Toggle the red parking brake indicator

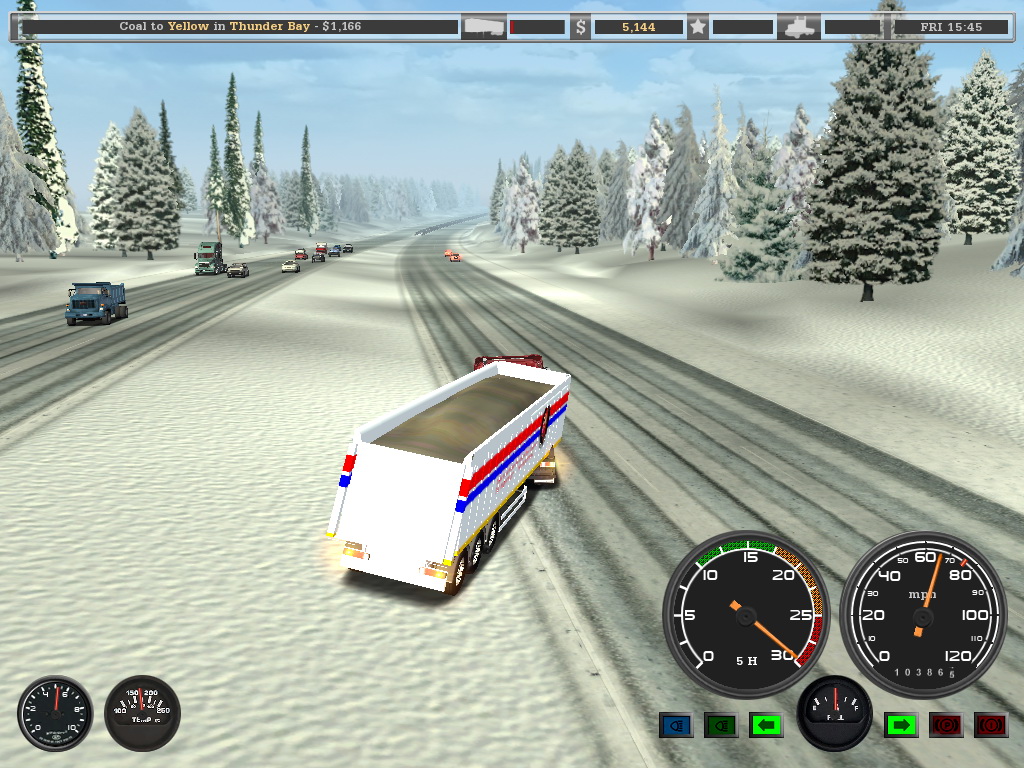pos(945,725)
